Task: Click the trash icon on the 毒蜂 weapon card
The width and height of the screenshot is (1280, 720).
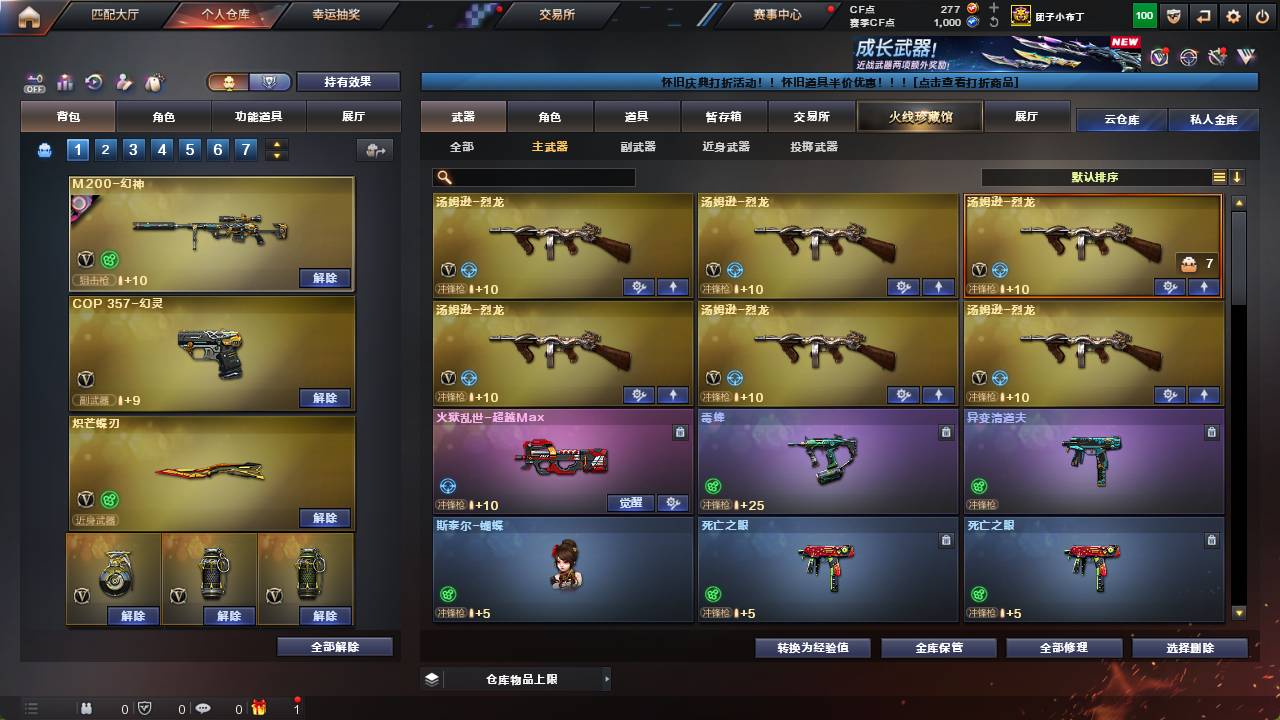Action: coord(945,432)
